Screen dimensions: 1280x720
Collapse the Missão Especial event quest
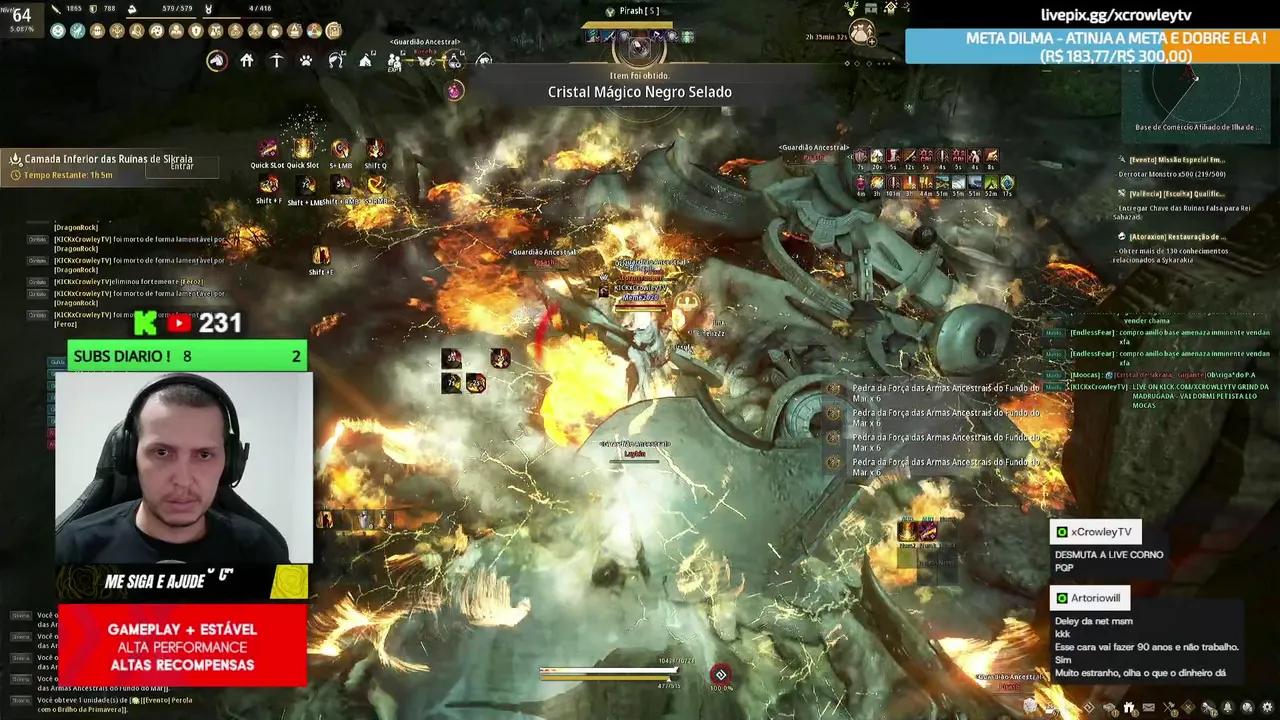click(1180, 159)
